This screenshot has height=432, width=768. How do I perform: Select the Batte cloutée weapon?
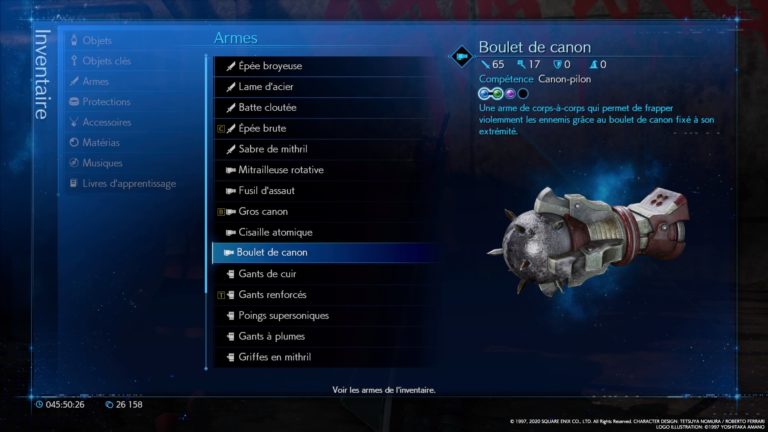(267, 108)
